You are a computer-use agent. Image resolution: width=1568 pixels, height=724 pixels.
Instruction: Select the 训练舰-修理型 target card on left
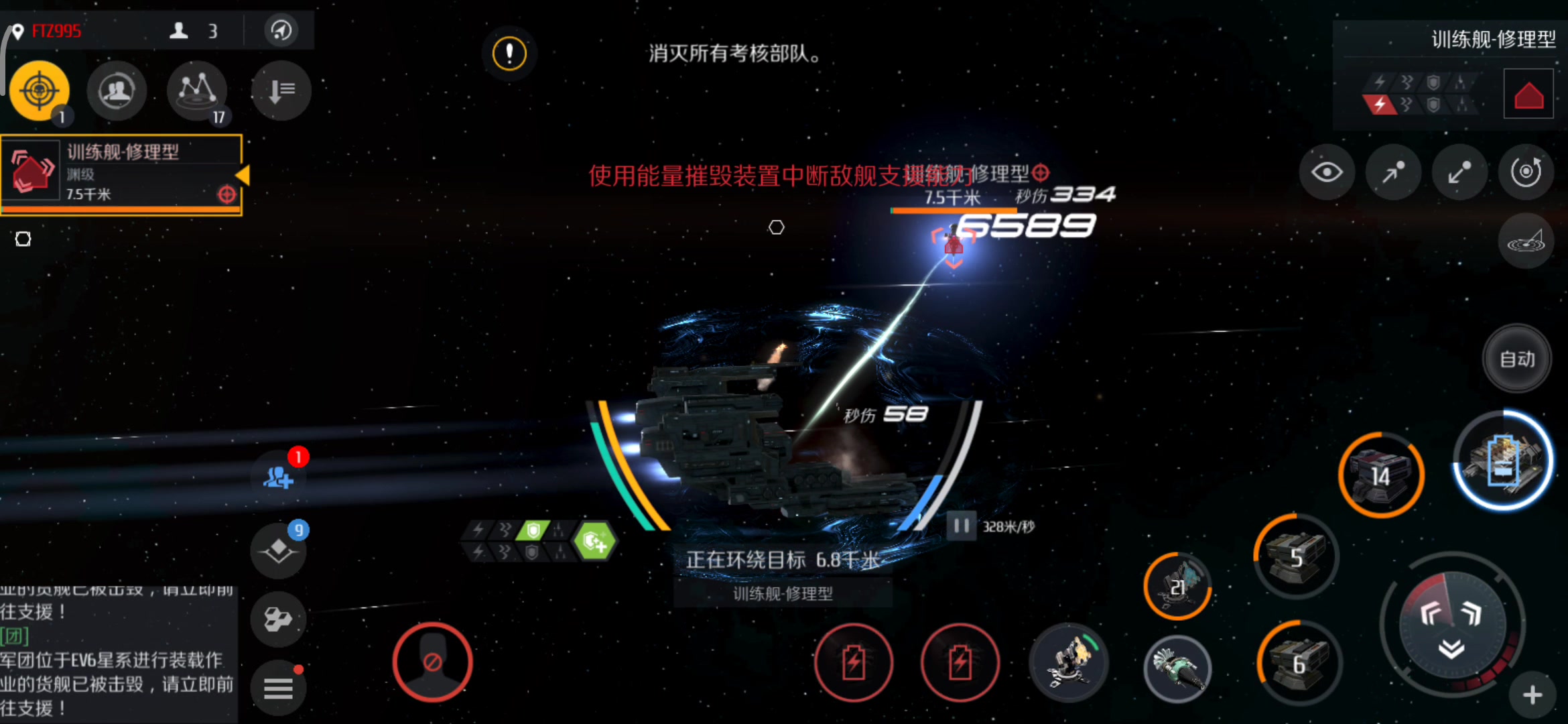coord(121,171)
